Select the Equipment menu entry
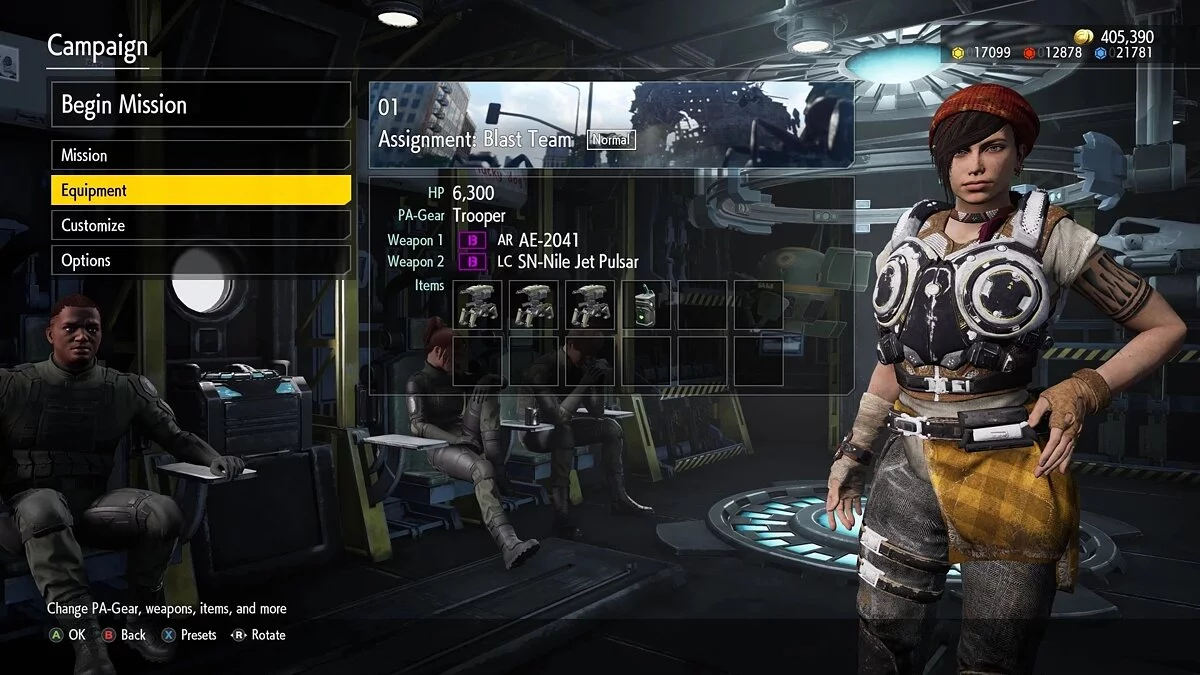The height and width of the screenshot is (675, 1200). click(200, 190)
